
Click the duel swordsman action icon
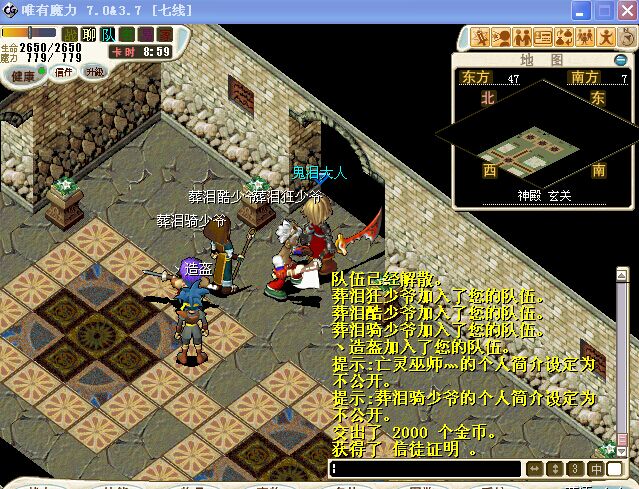(x=481, y=38)
